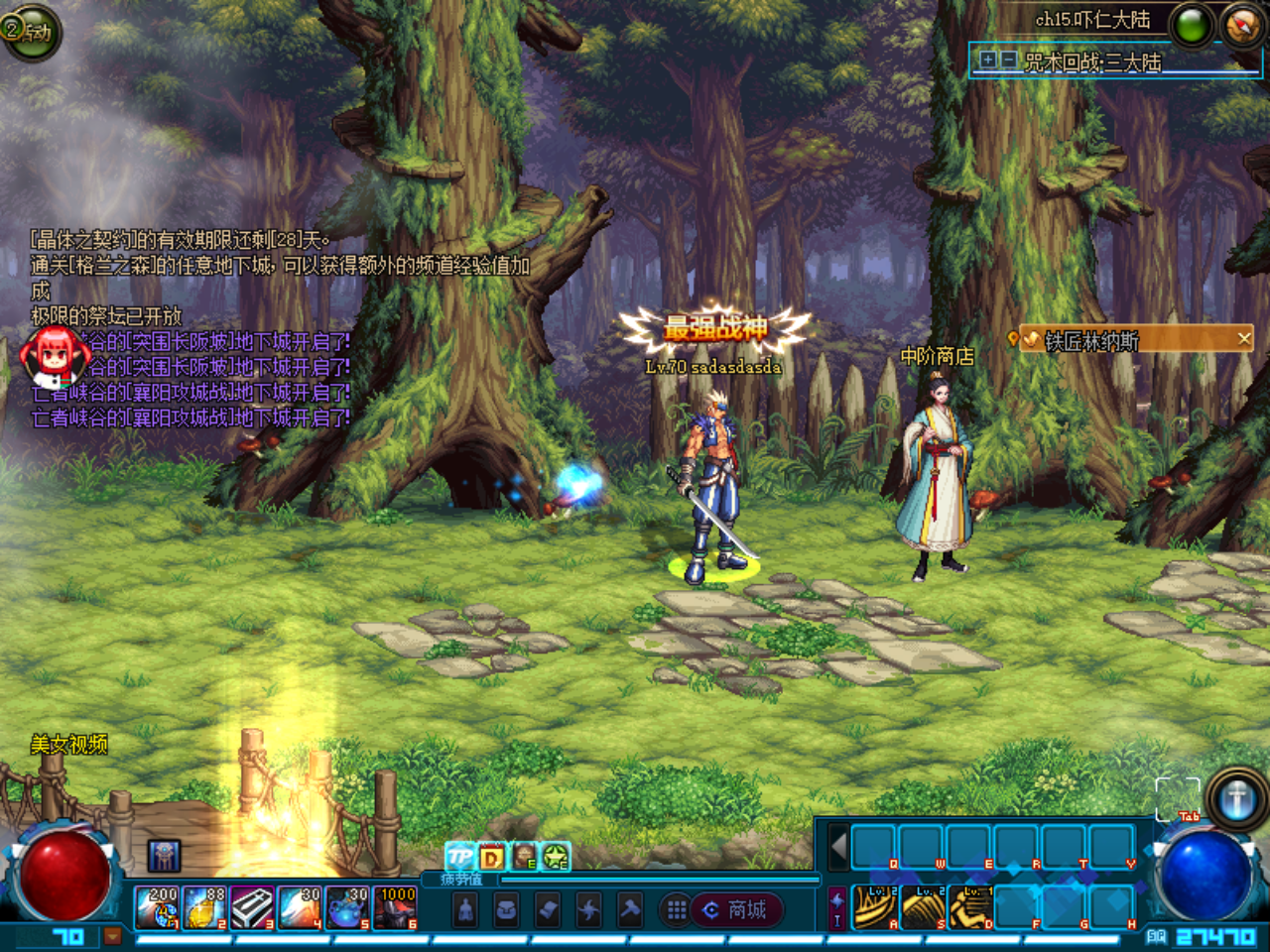Select the sword box item in quickslot 3

point(252,908)
